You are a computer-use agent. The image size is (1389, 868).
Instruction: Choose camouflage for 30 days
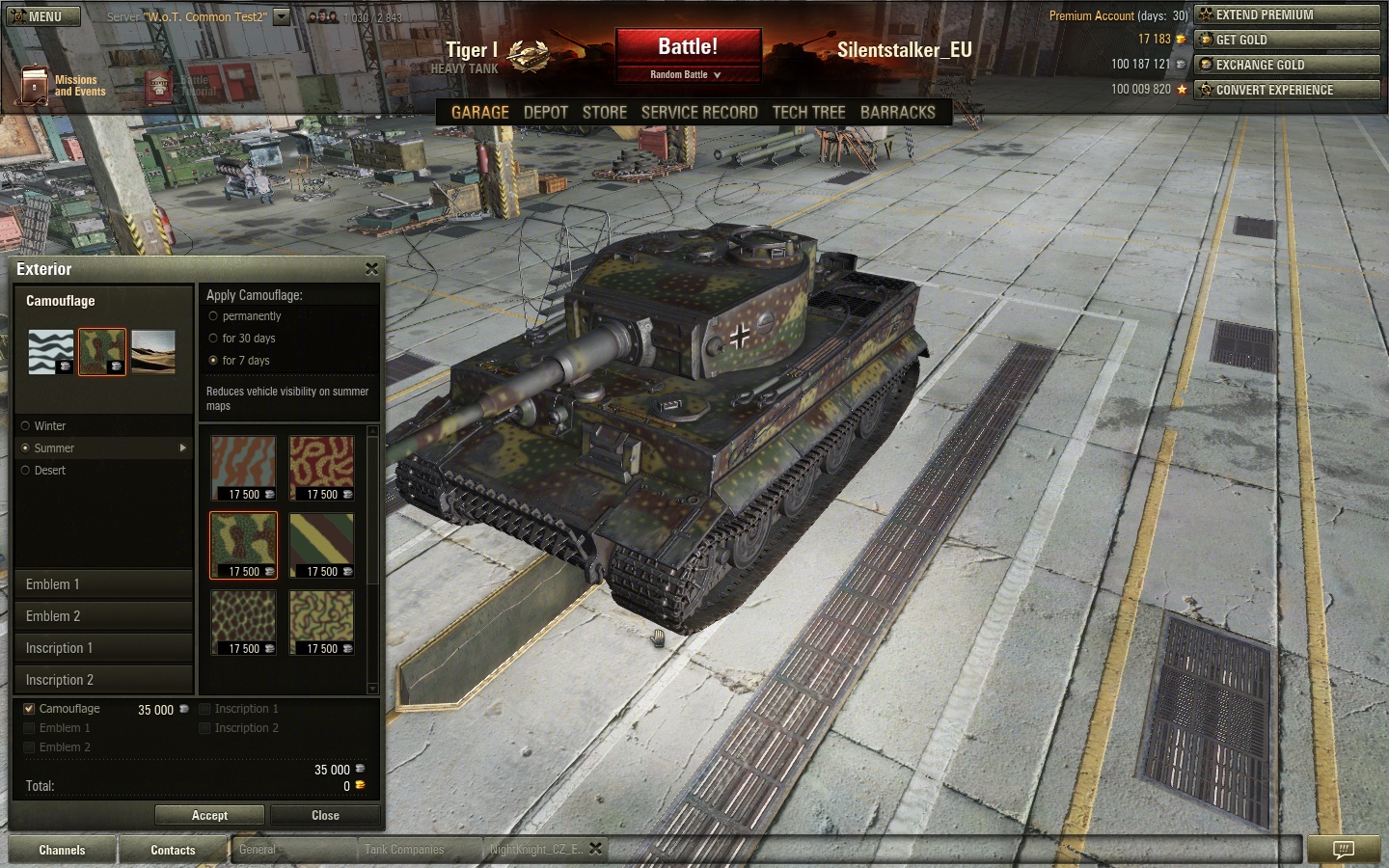213,339
